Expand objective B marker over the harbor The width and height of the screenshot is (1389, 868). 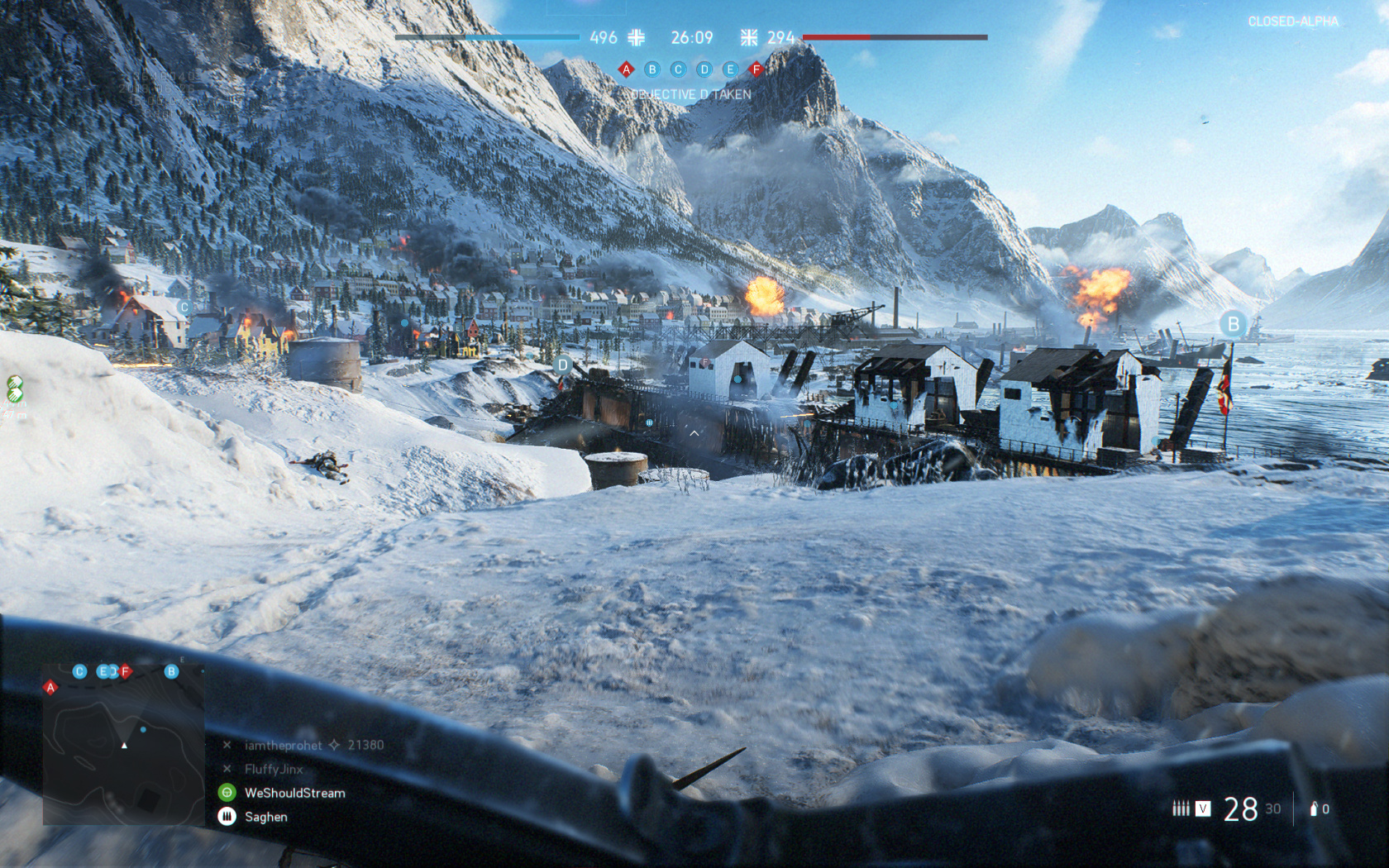1231,324
